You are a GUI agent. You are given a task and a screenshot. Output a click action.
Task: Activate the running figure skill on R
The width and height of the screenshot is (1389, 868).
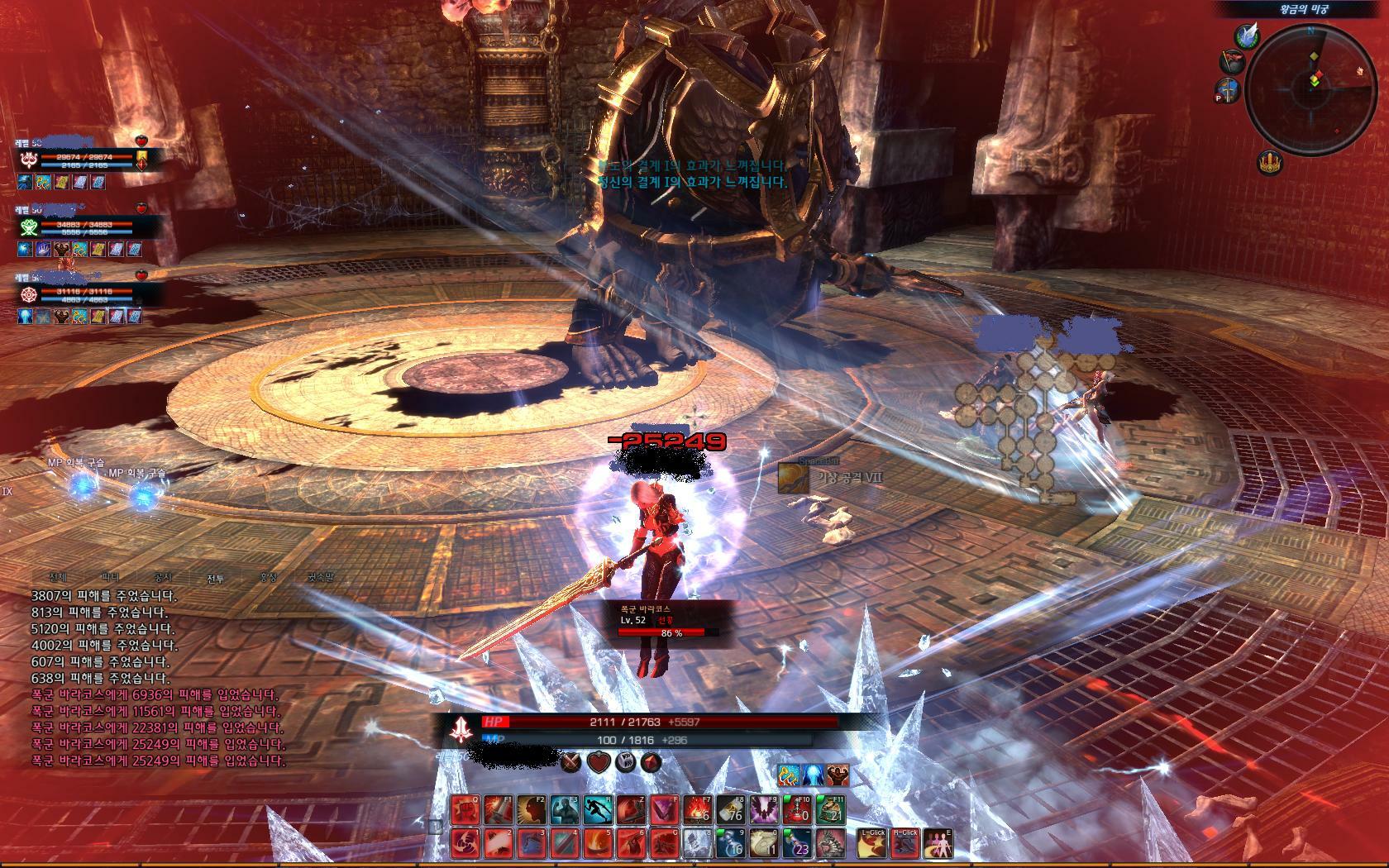coord(598,810)
